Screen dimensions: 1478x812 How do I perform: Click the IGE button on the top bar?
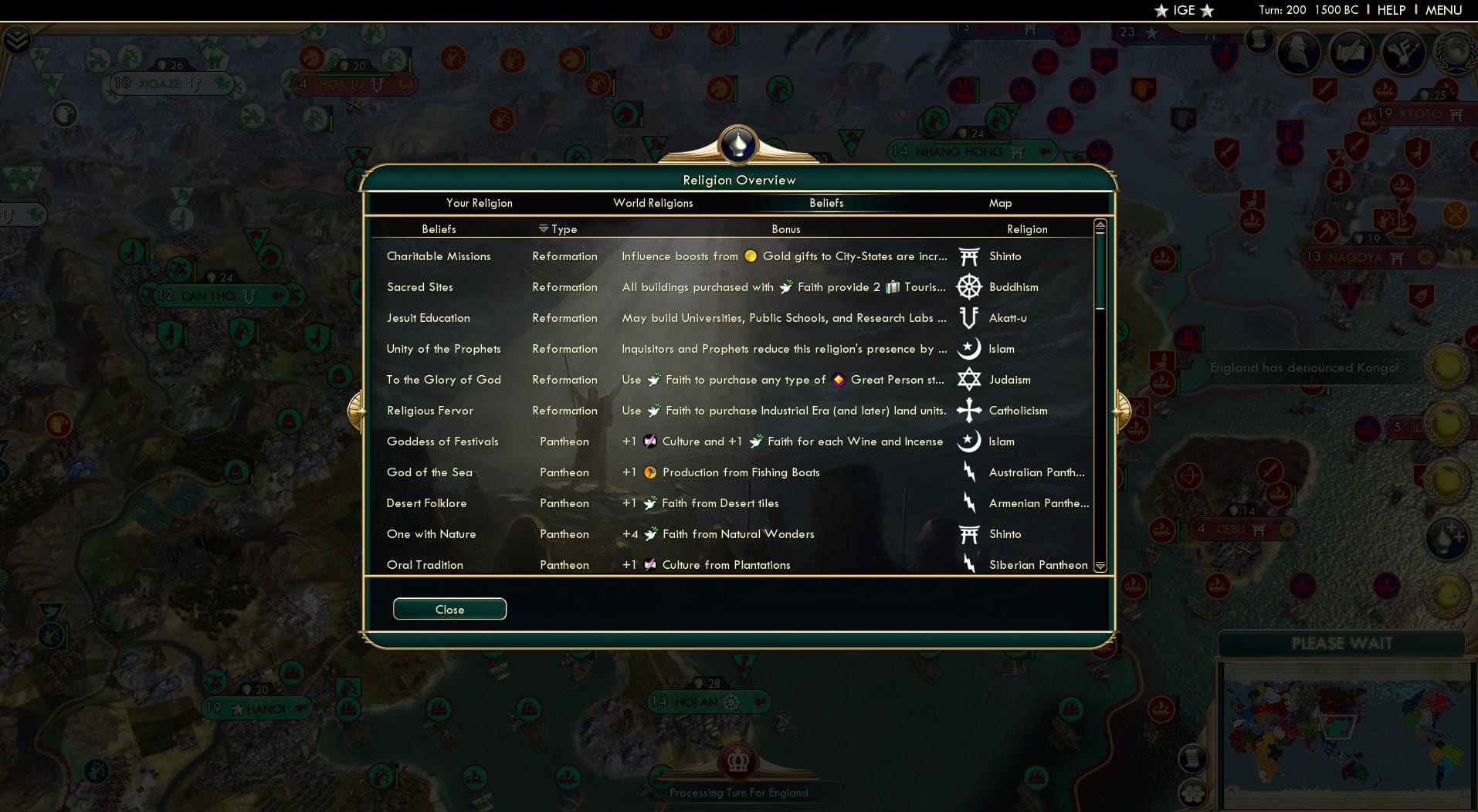pos(1184,11)
